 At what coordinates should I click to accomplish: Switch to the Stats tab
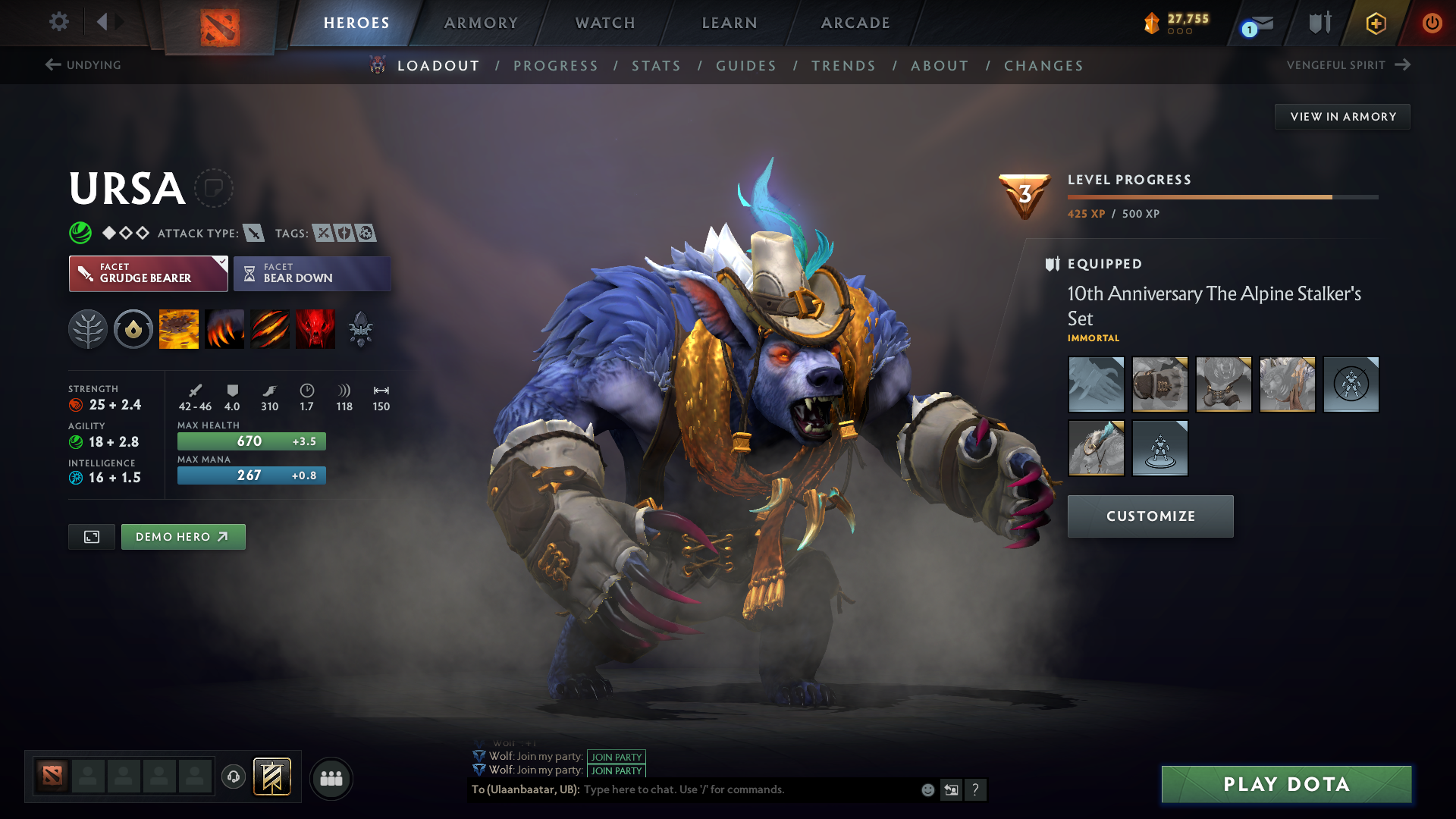tap(656, 66)
